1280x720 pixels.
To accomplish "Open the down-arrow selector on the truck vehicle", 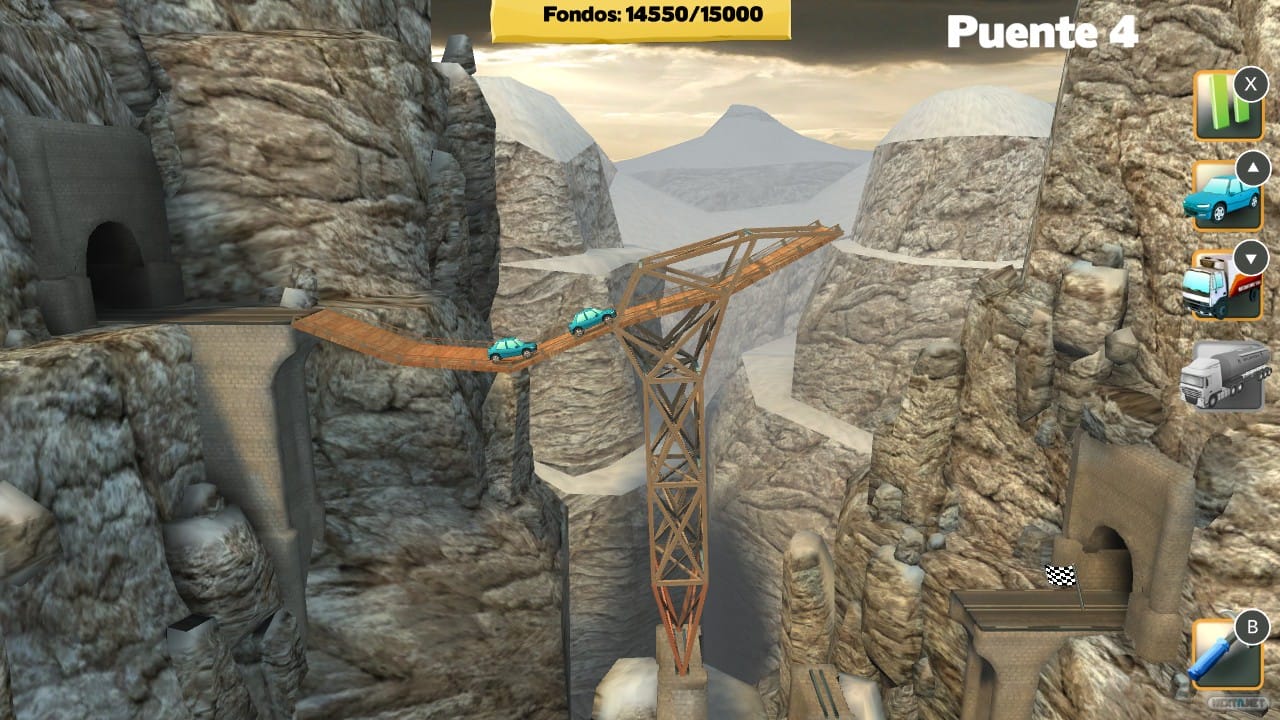I will (1251, 257).
